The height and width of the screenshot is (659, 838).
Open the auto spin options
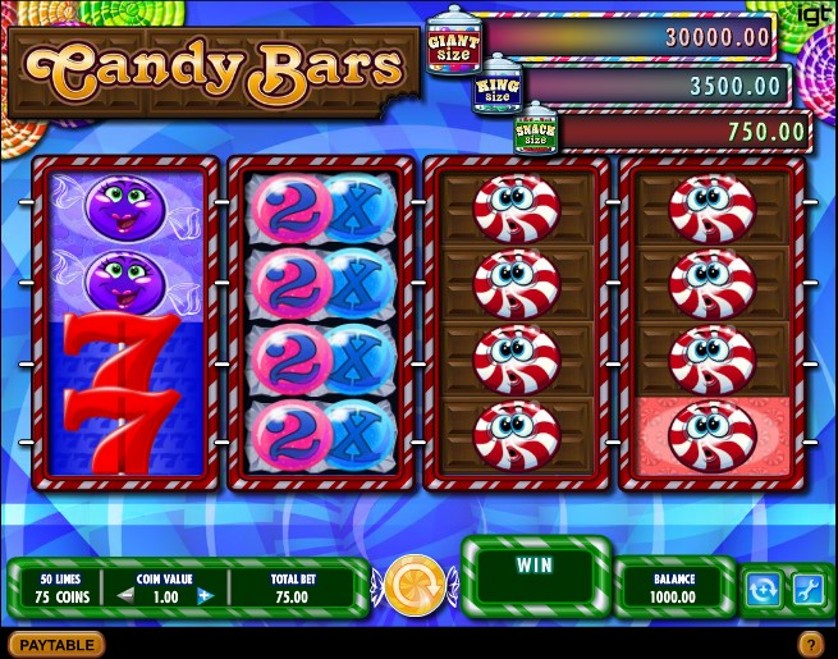click(x=762, y=591)
